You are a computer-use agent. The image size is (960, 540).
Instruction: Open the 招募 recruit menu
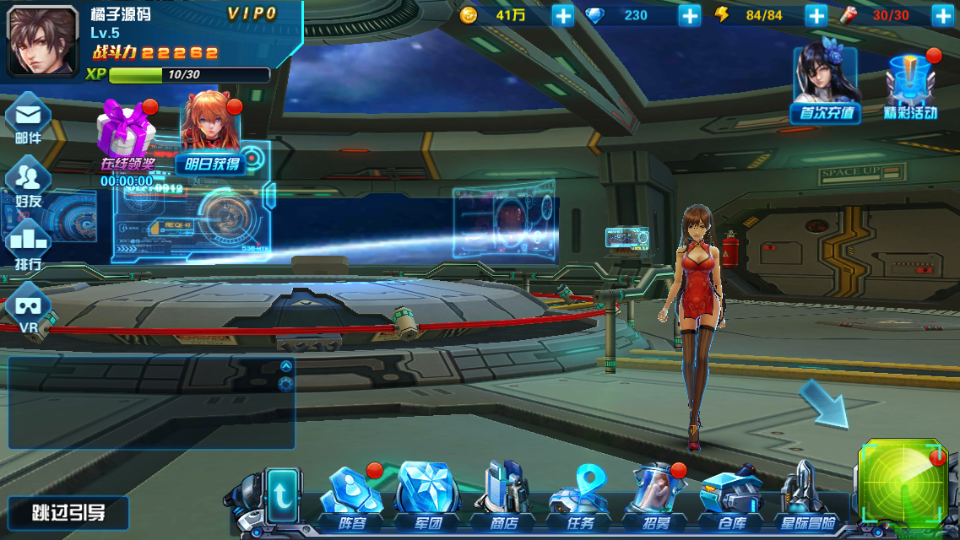coord(656,497)
